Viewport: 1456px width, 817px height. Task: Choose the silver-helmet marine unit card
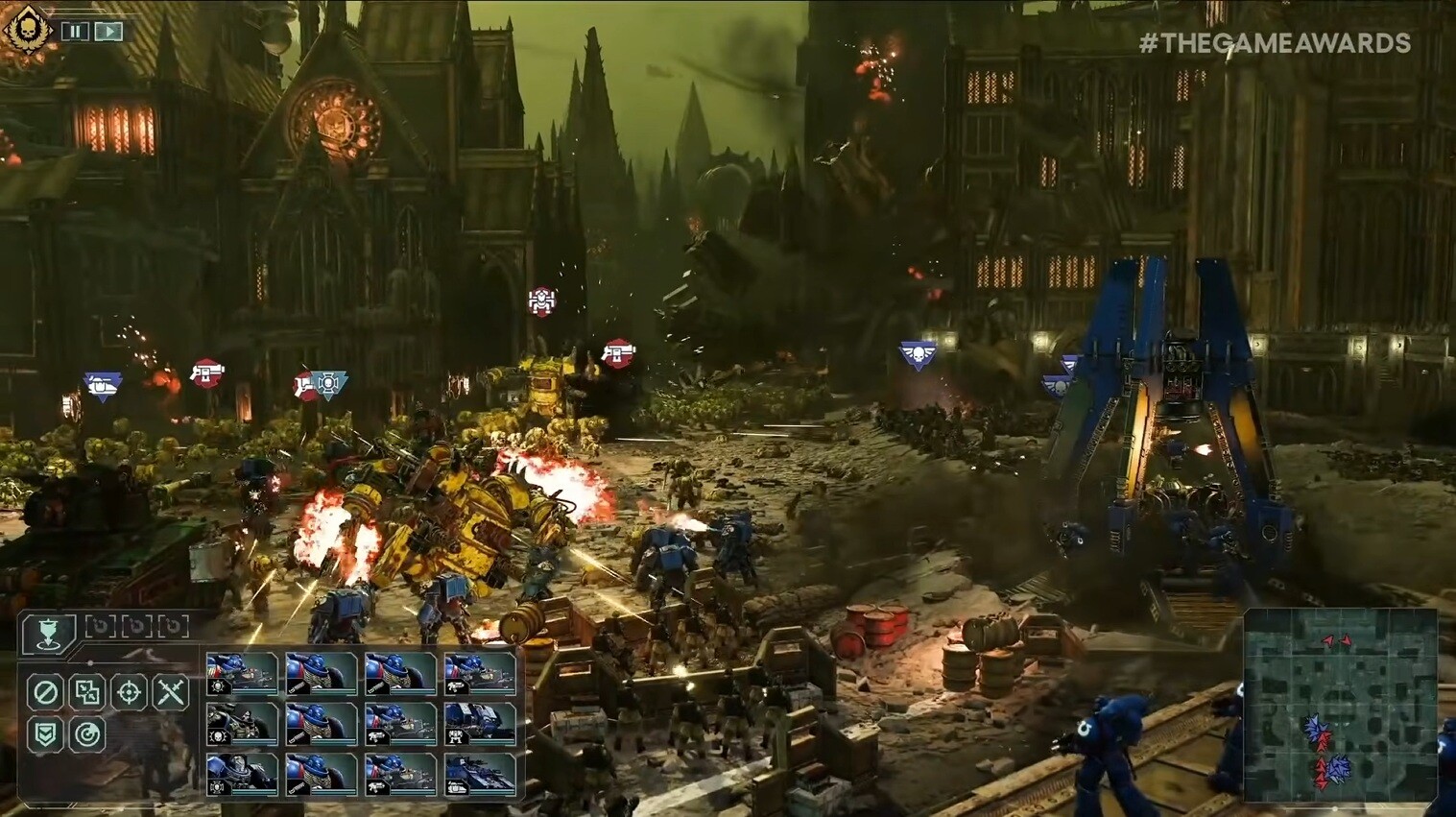pos(242,775)
